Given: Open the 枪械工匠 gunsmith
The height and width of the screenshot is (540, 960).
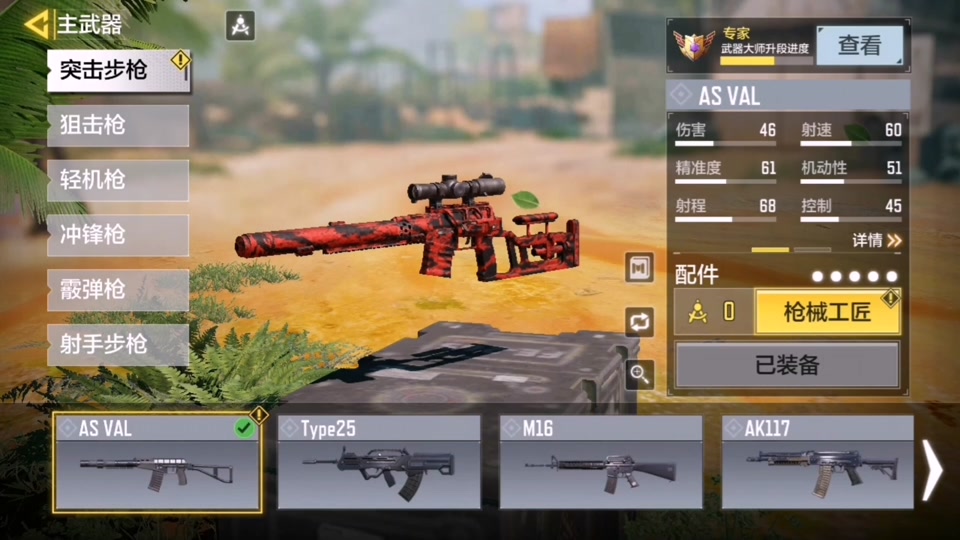Looking at the screenshot, I should (x=827, y=313).
